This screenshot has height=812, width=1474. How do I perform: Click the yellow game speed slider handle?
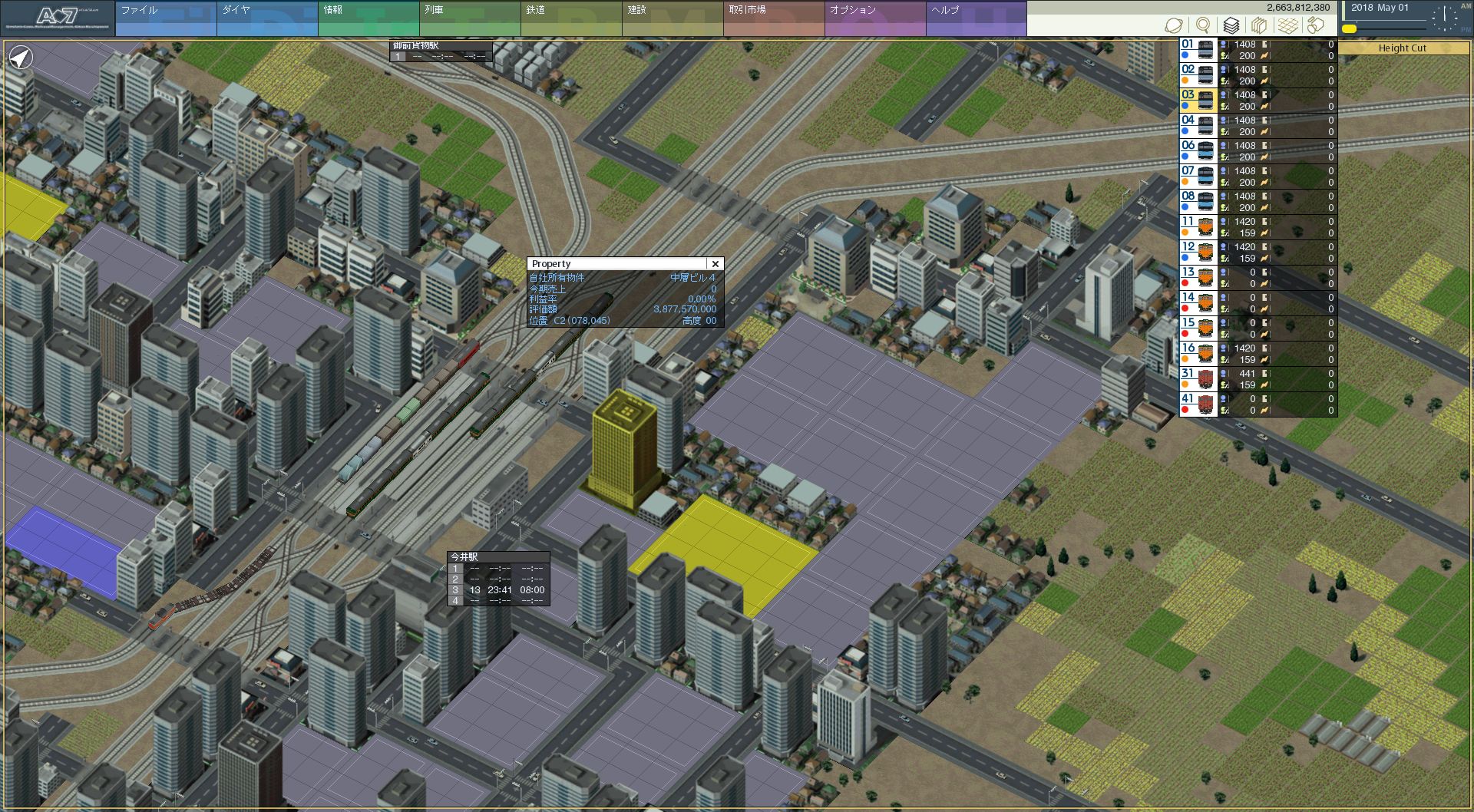point(1349,29)
